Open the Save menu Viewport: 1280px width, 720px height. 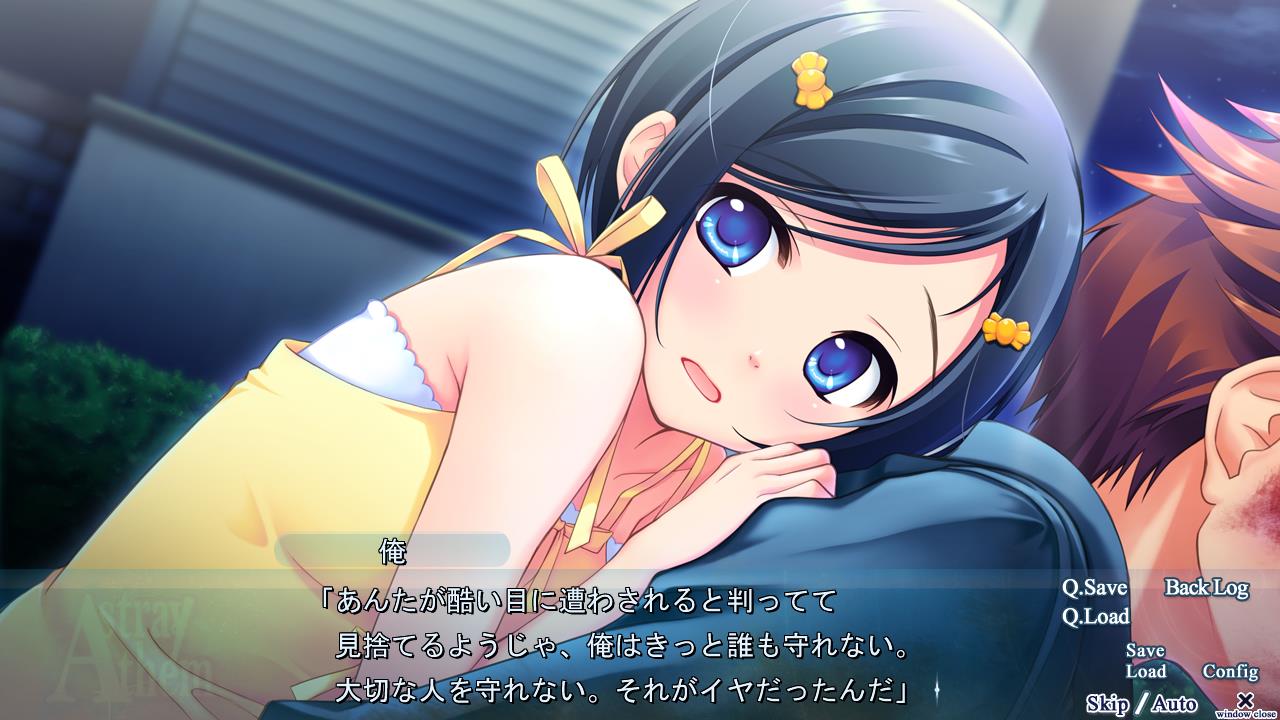1145,651
